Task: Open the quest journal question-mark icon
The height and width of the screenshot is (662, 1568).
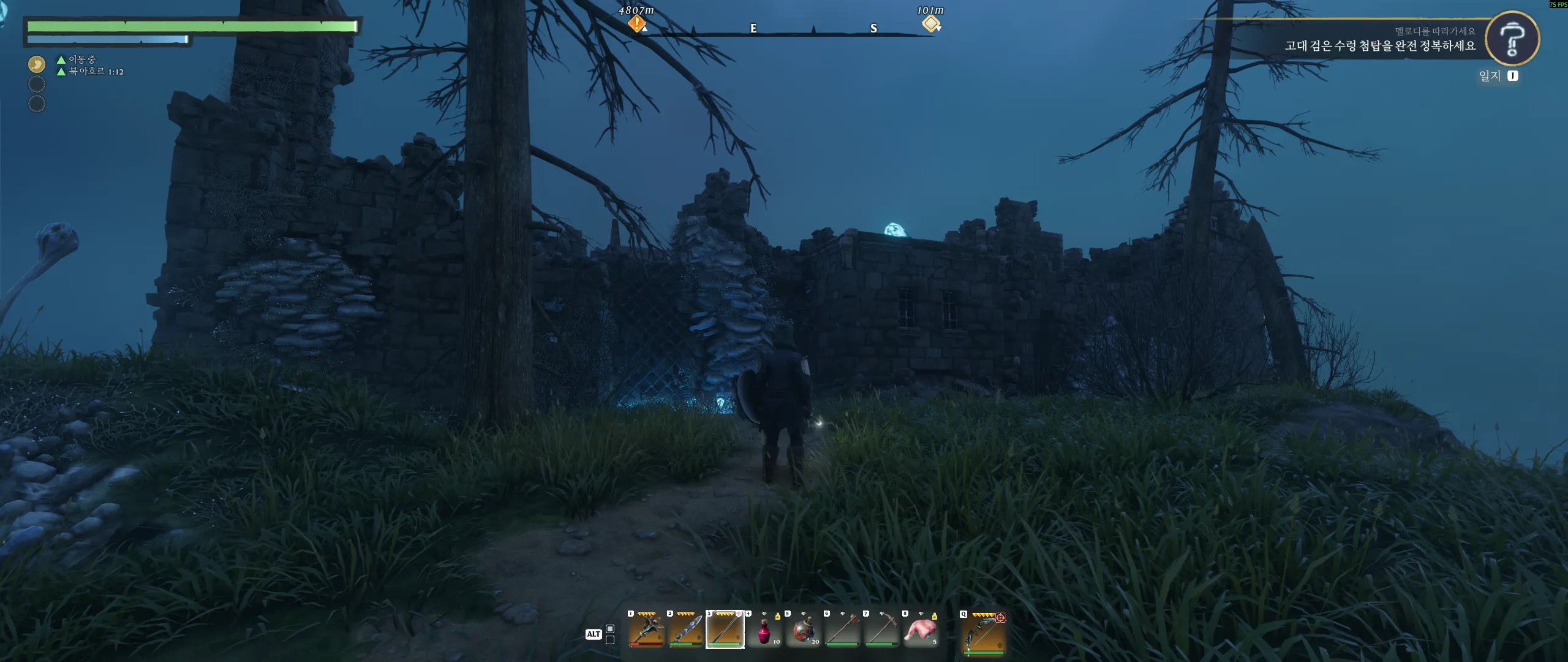Action: (x=1512, y=39)
